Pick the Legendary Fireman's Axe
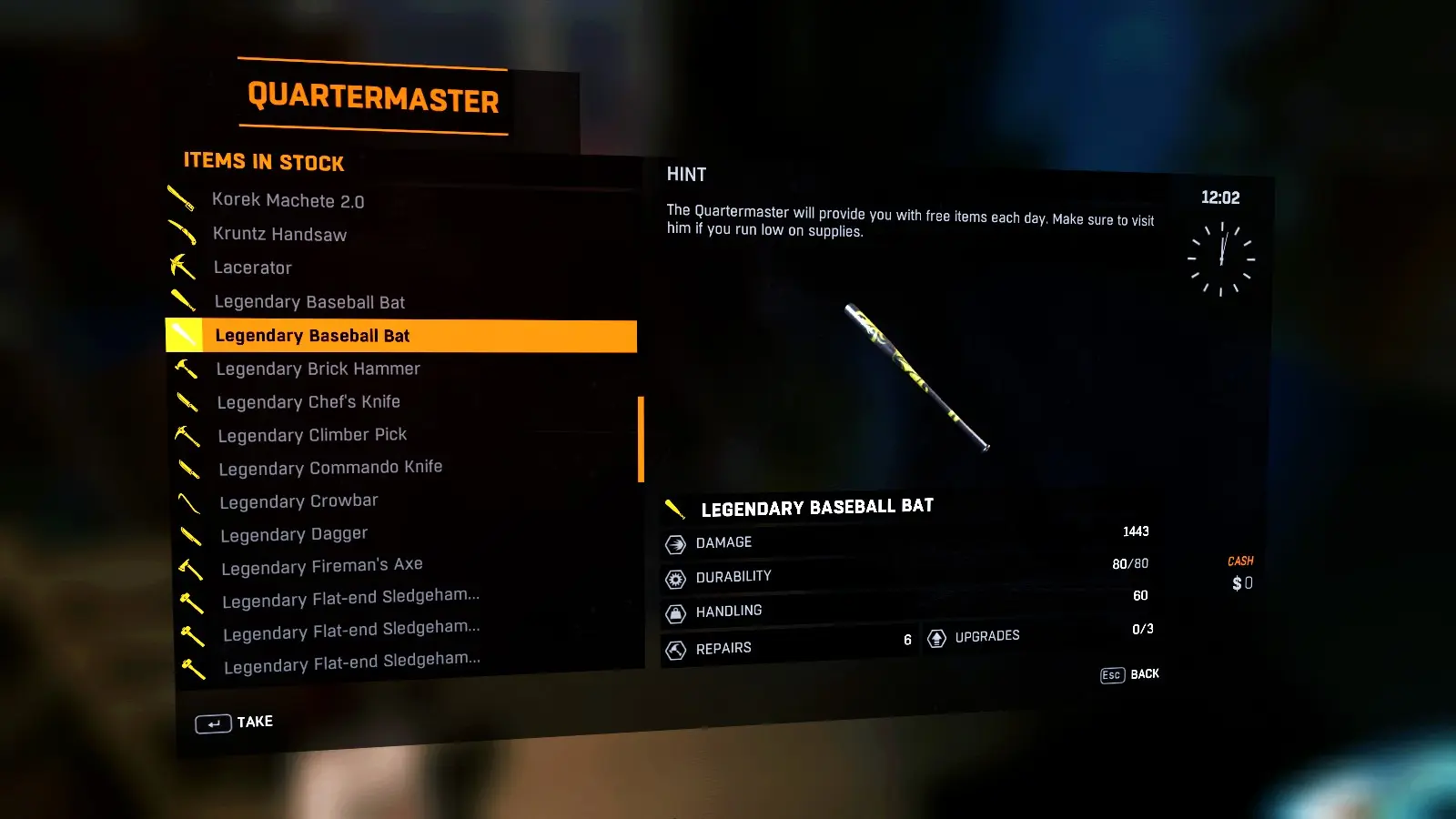Screen dimensions: 1456x819 click(321, 566)
